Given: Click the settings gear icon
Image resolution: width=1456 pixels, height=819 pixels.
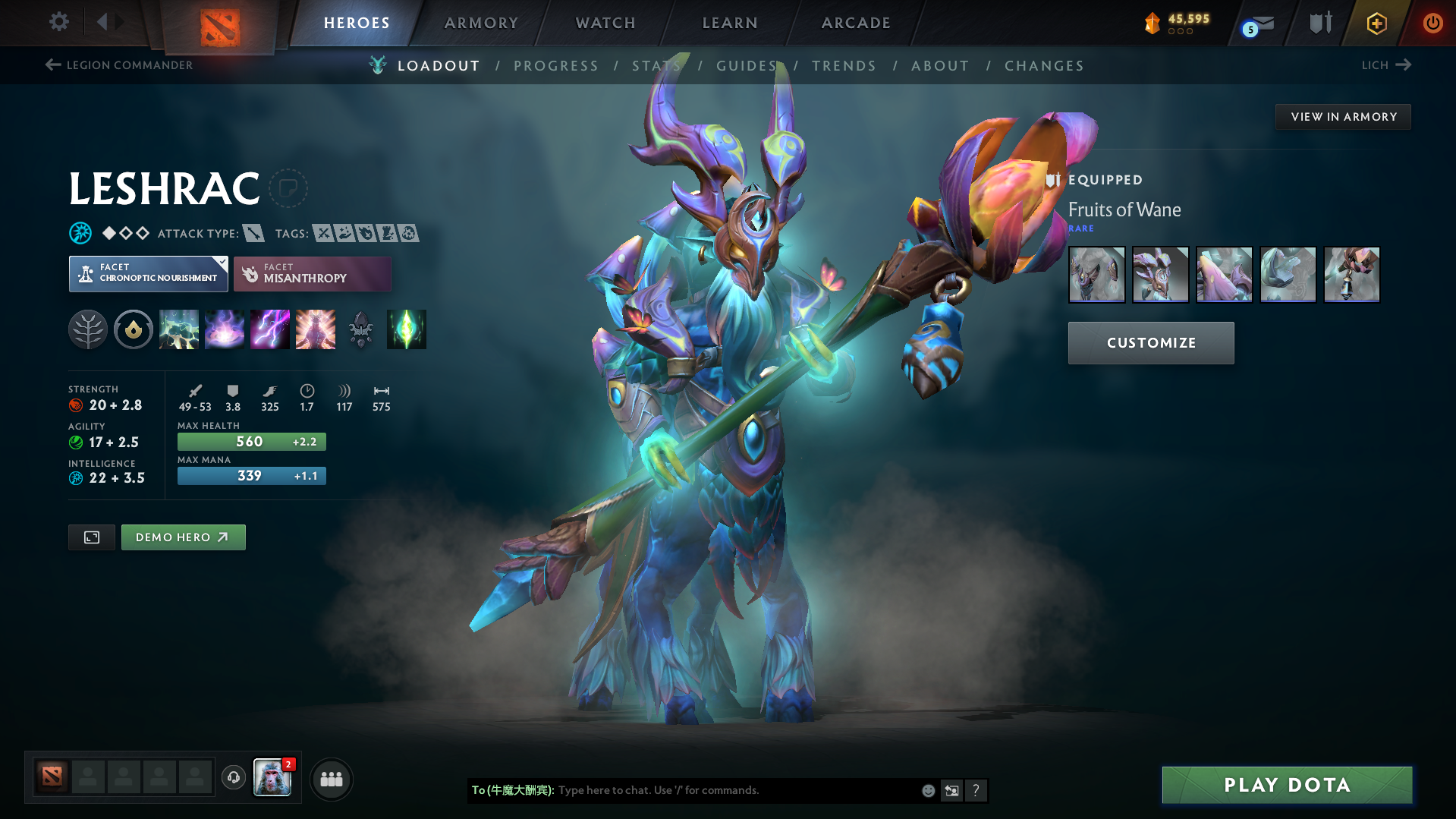Looking at the screenshot, I should (58, 22).
